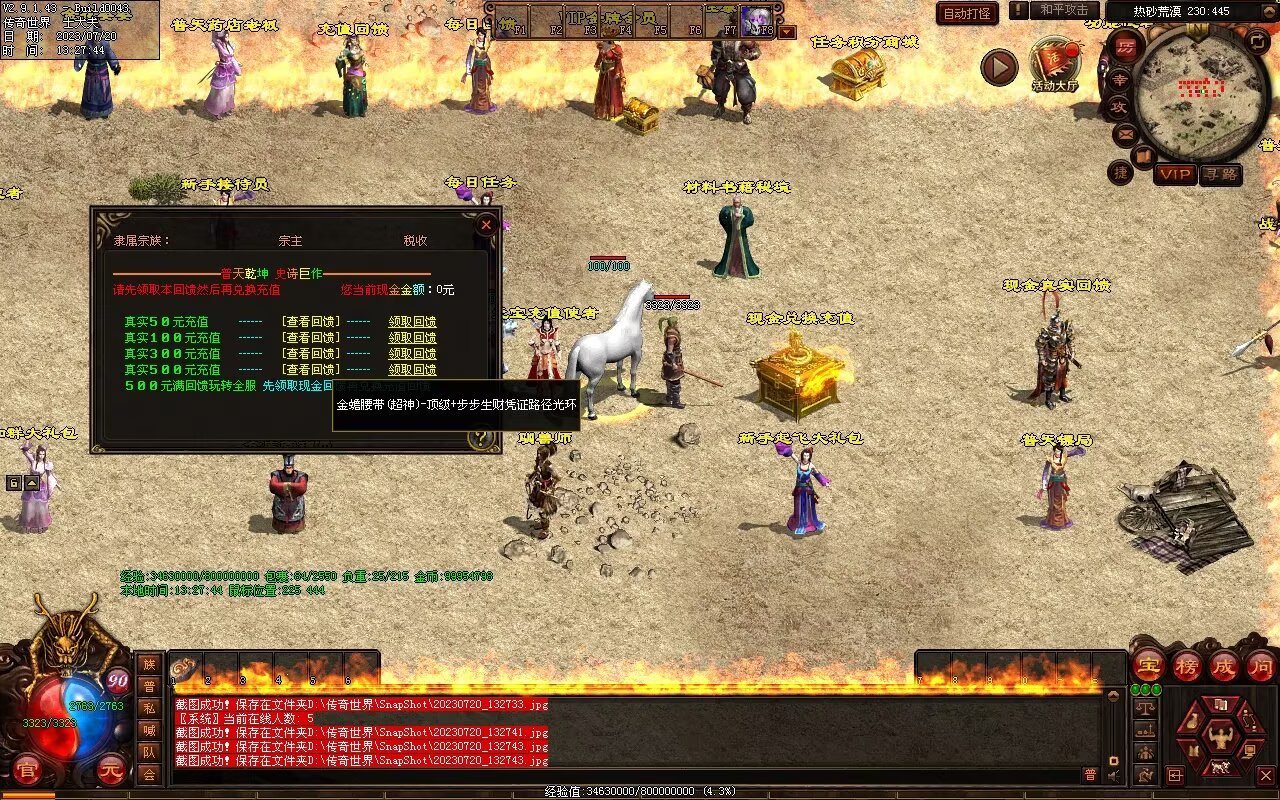The height and width of the screenshot is (800, 1280).
Task: Click the round play arrow button
Action: (x=998, y=68)
